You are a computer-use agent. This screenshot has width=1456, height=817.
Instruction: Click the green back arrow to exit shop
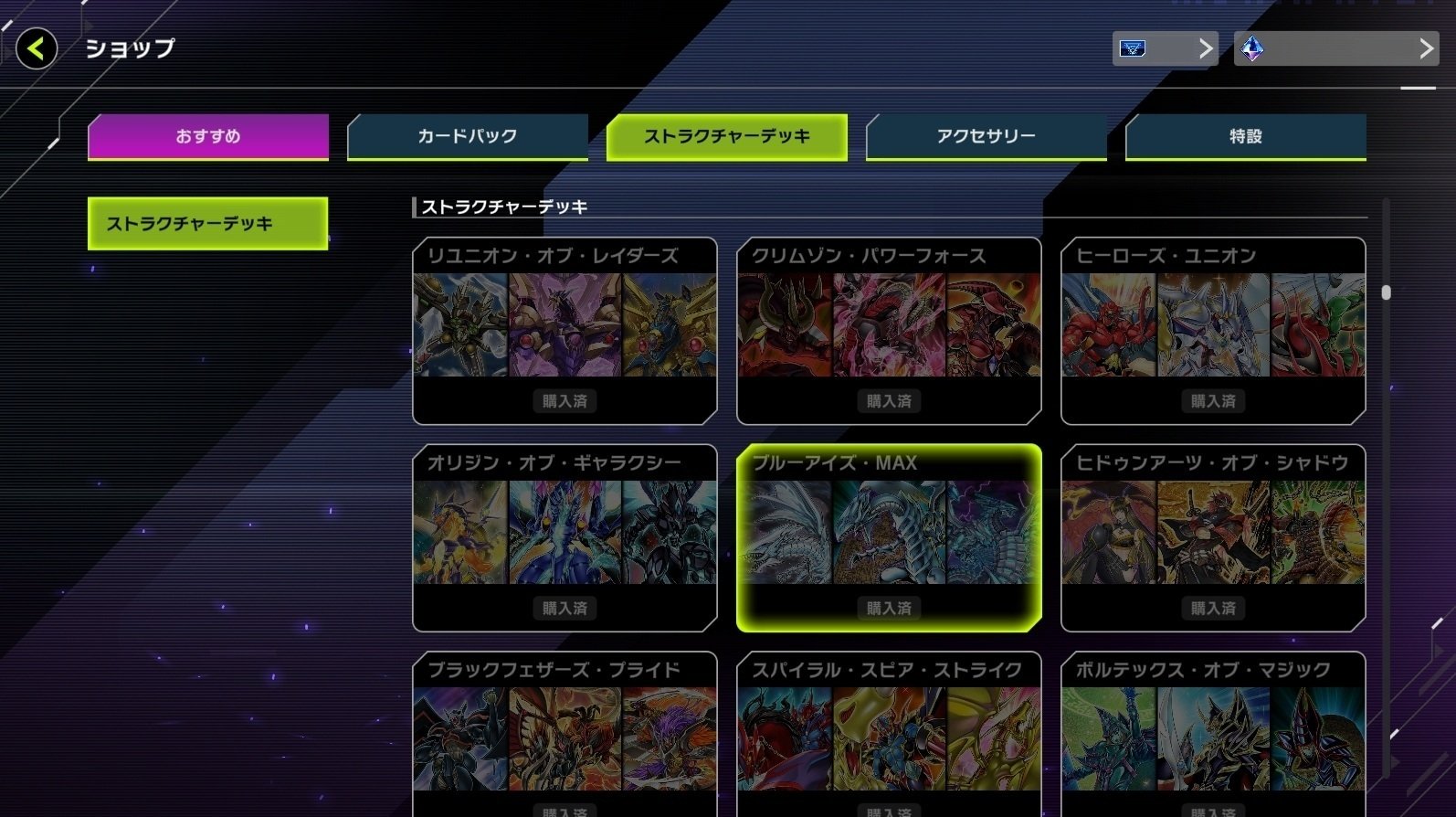pos(35,49)
